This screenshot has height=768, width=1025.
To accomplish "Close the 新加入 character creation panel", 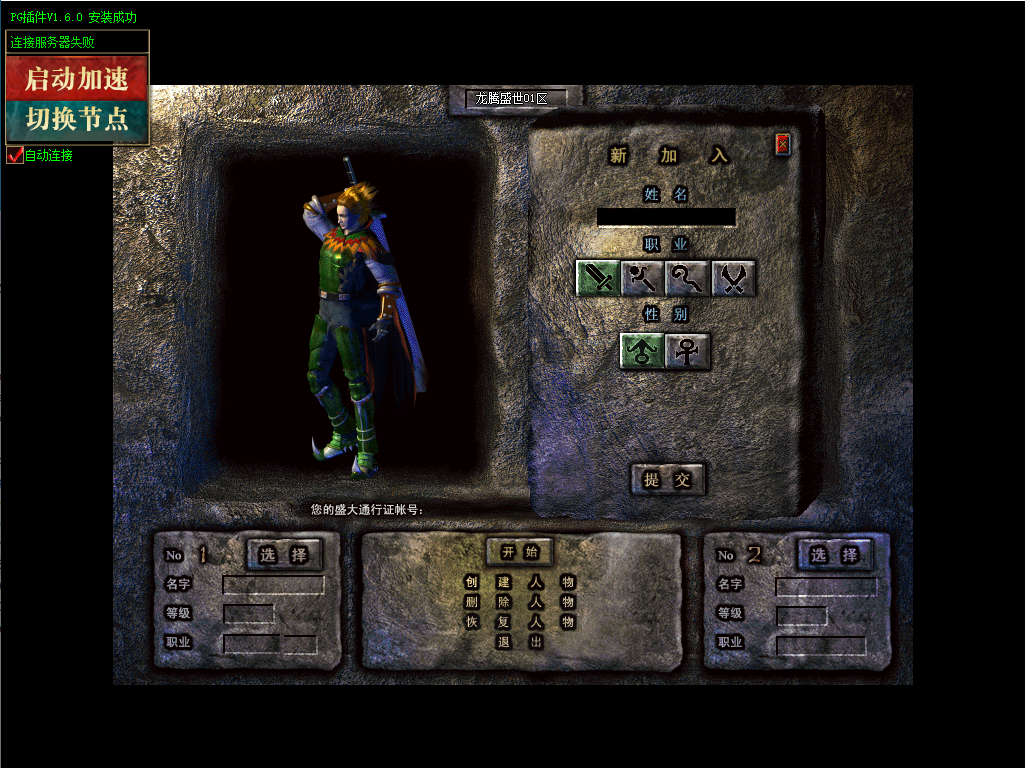I will coord(783,145).
